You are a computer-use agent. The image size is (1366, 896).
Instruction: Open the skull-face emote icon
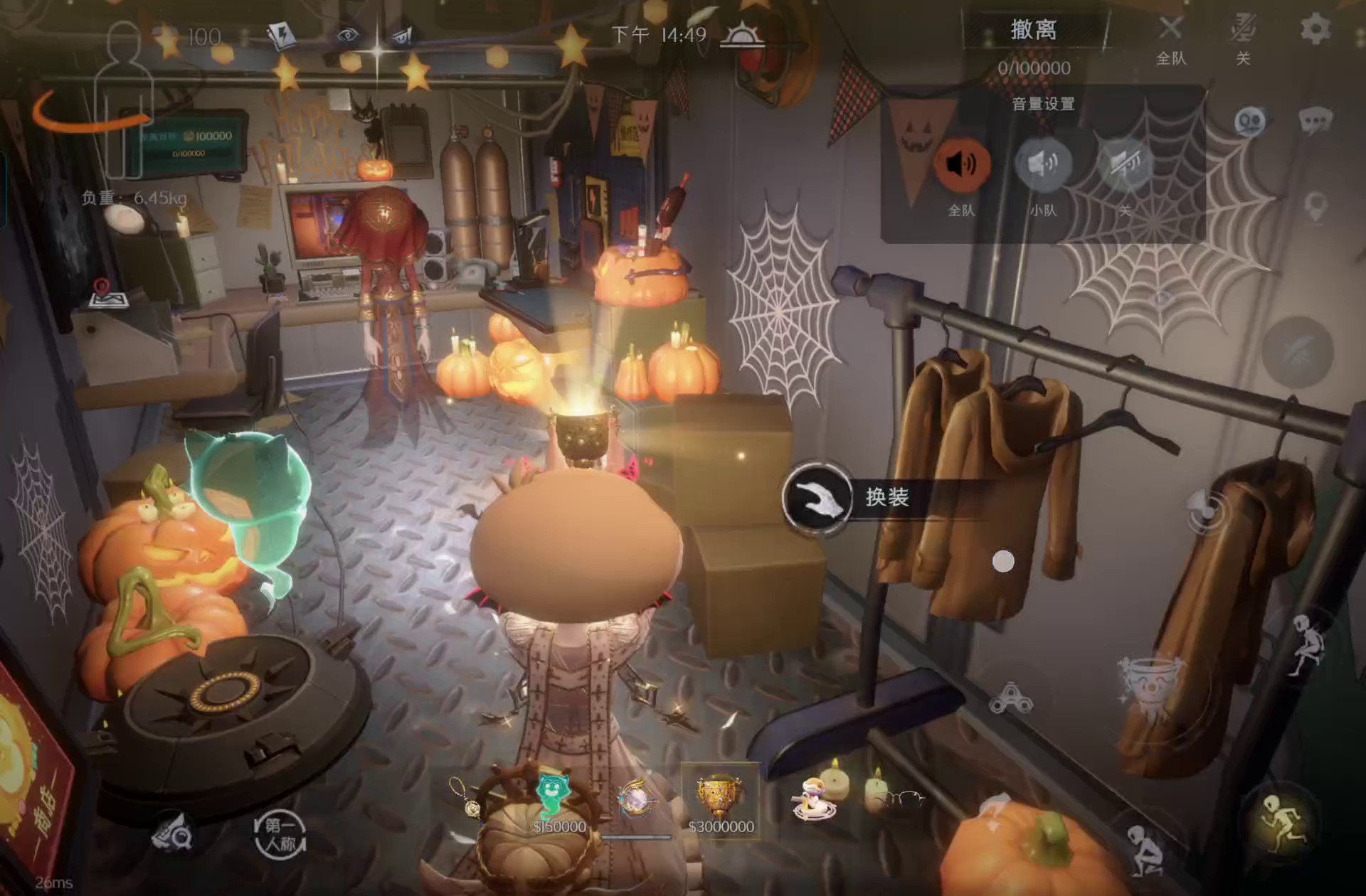point(1250,122)
